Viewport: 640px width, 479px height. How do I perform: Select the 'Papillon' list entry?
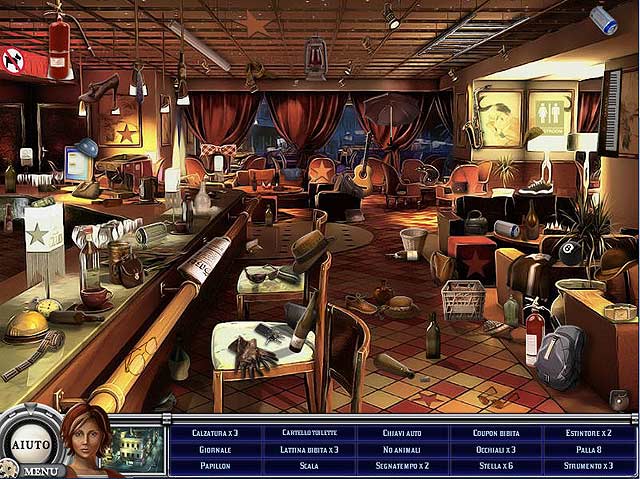coord(216,465)
